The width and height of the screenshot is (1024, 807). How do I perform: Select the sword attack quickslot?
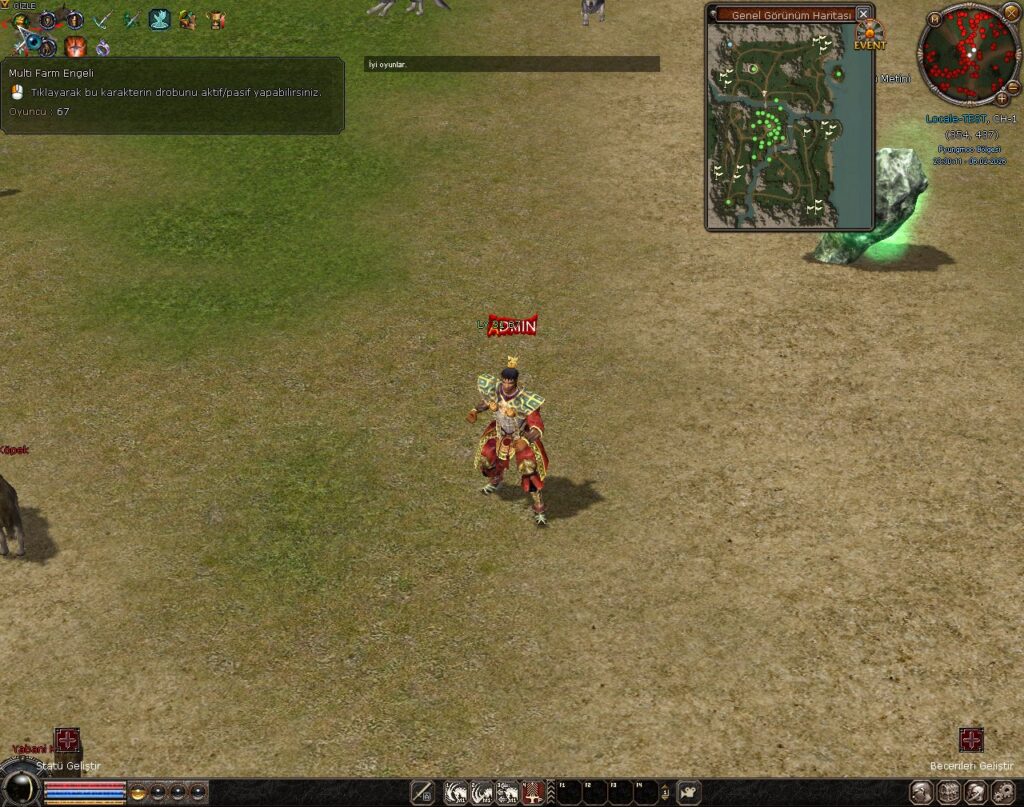click(422, 793)
